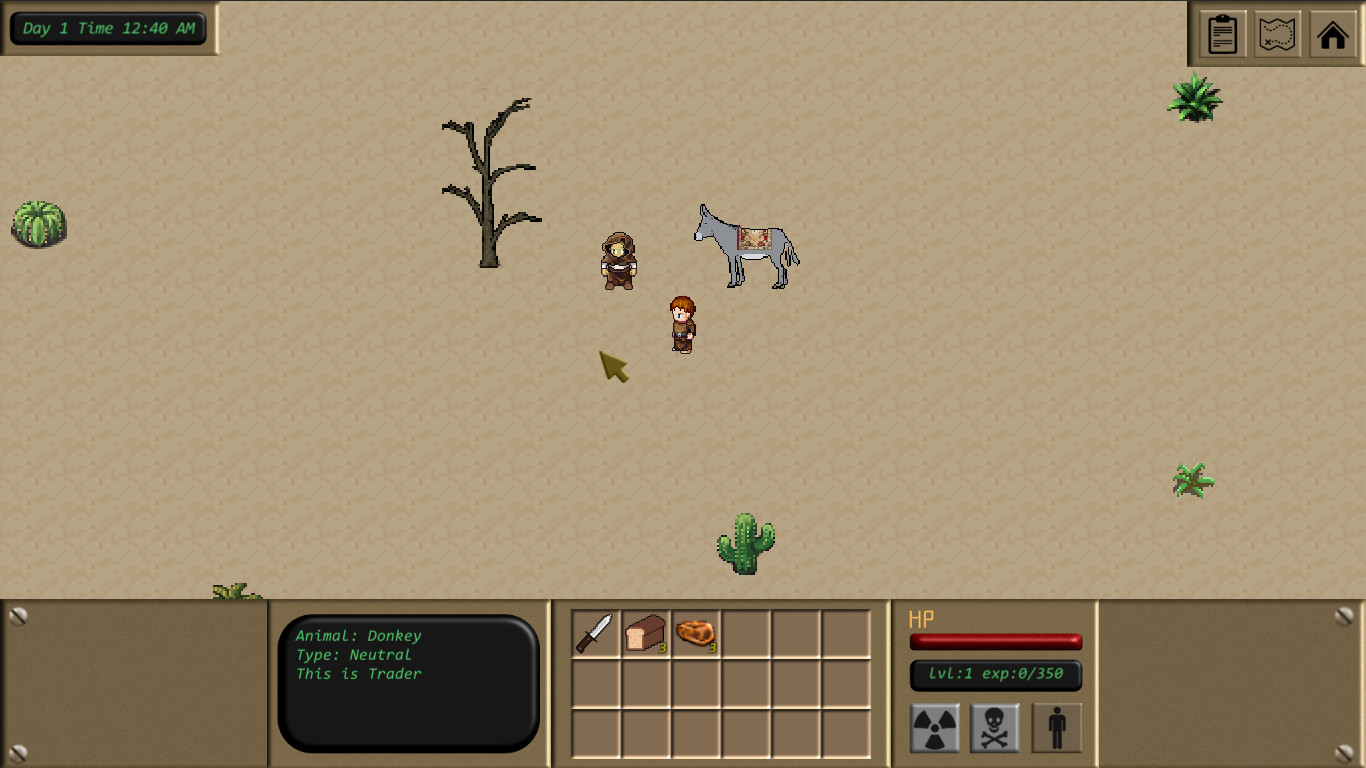Click the lvl:1 exp:0/350 display
The width and height of the screenshot is (1366, 768).
pyautogui.click(x=995, y=676)
